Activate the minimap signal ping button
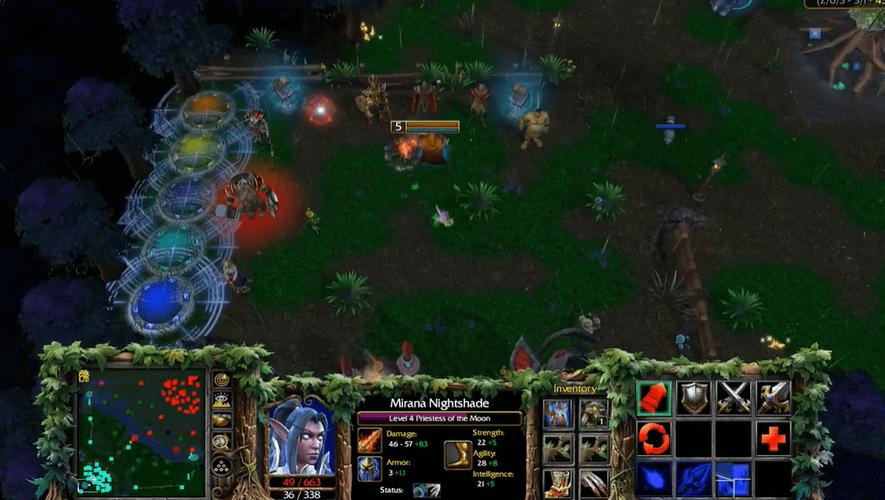This screenshot has width=885, height=500. [x=221, y=380]
